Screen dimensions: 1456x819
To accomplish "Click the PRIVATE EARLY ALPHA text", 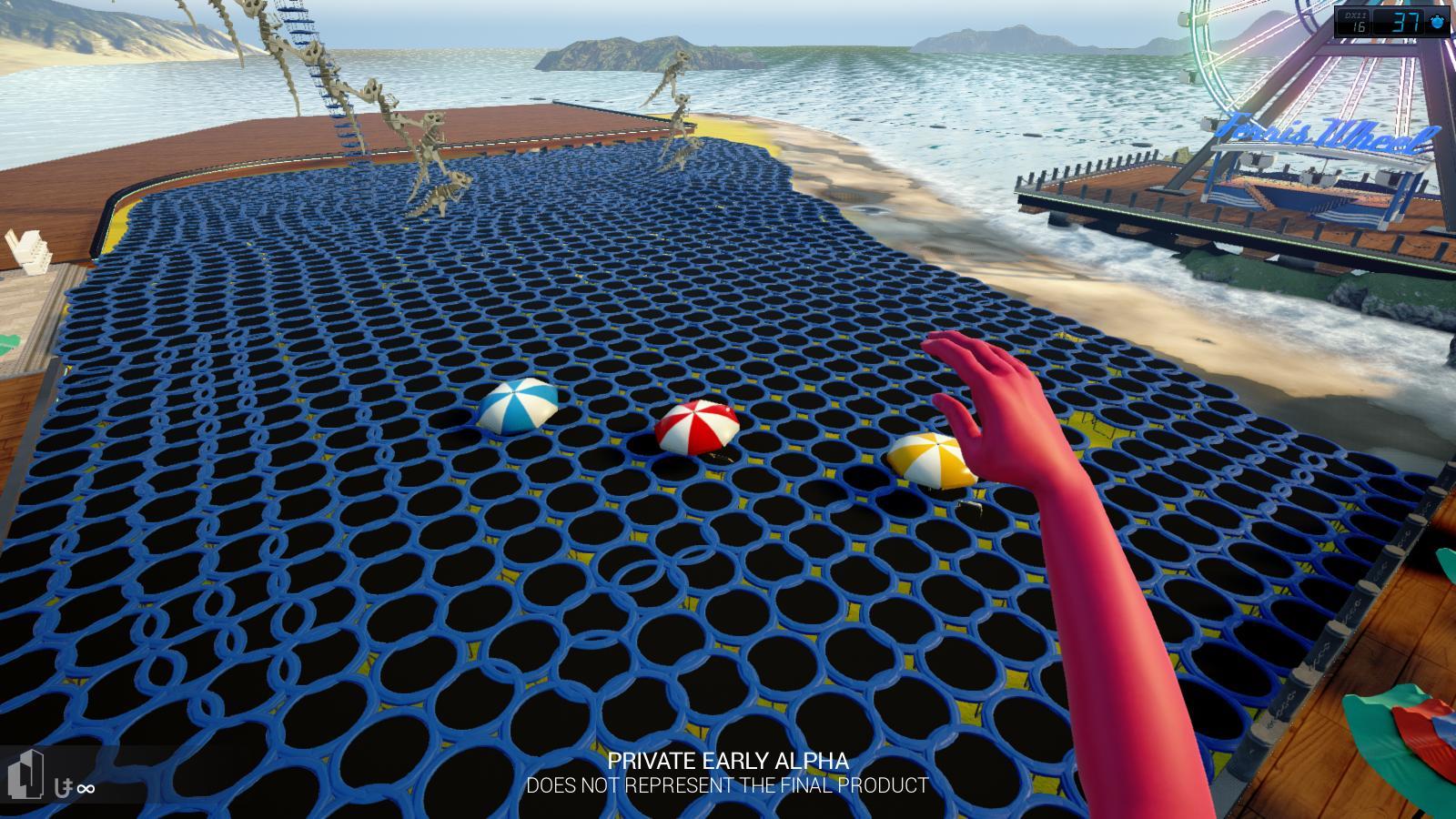I will tap(729, 759).
